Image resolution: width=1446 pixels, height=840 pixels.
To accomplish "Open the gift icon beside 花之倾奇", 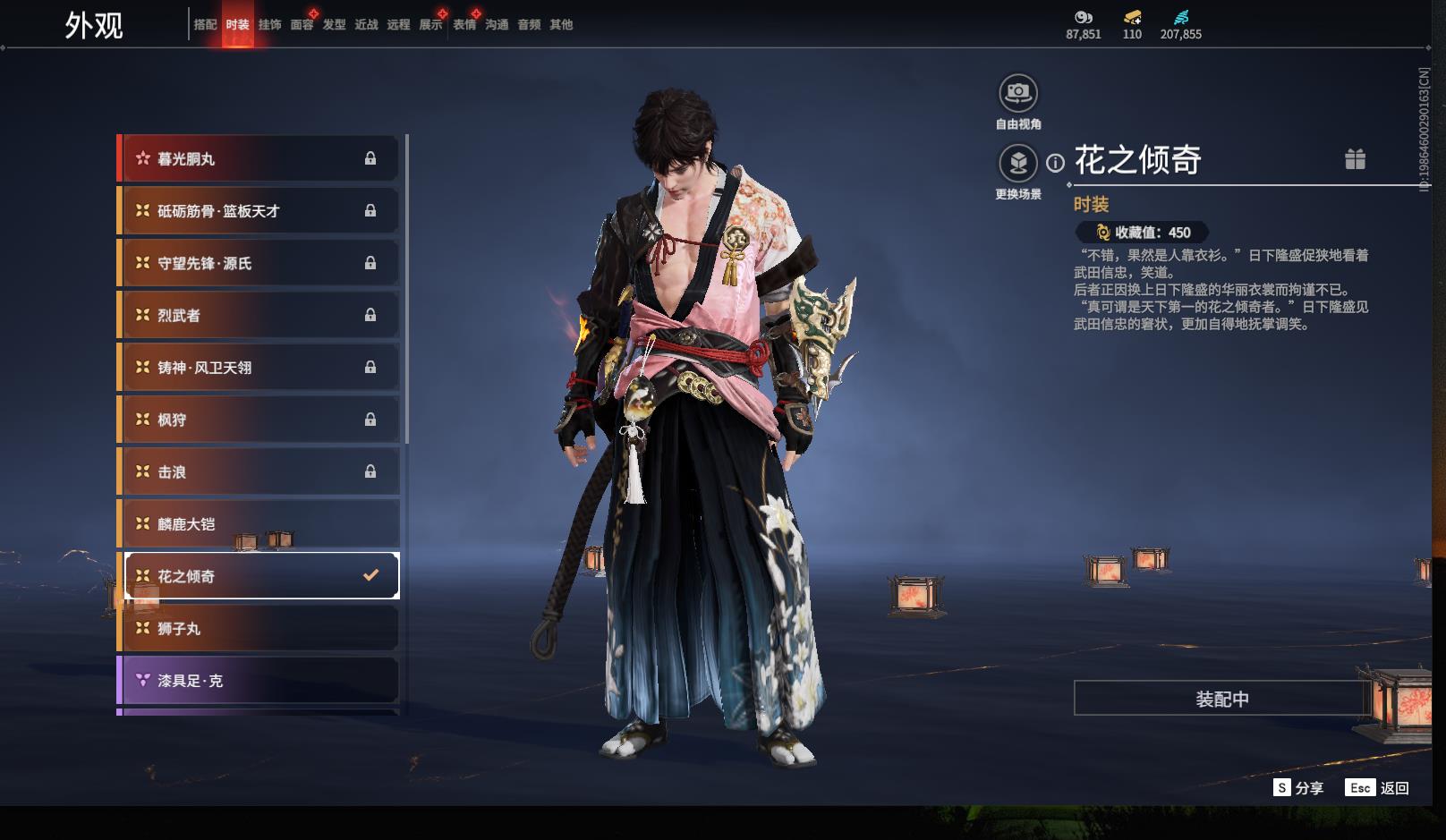I will tap(1355, 159).
